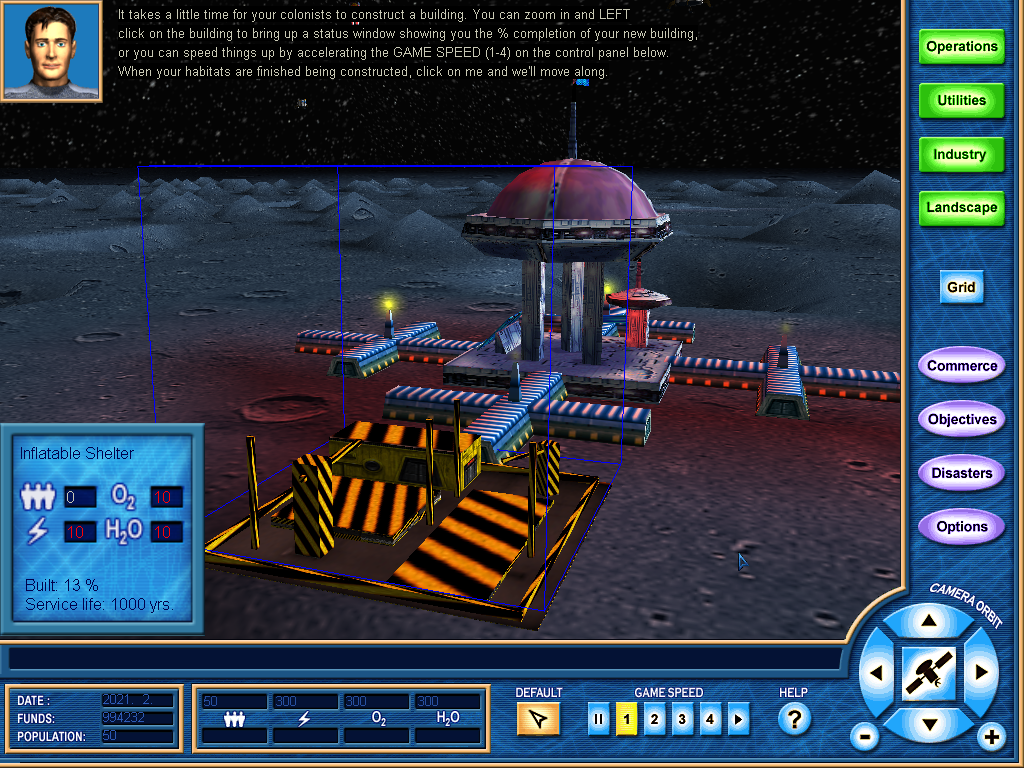This screenshot has width=1024, height=768.
Task: Set game speed to 1
Action: 627,719
